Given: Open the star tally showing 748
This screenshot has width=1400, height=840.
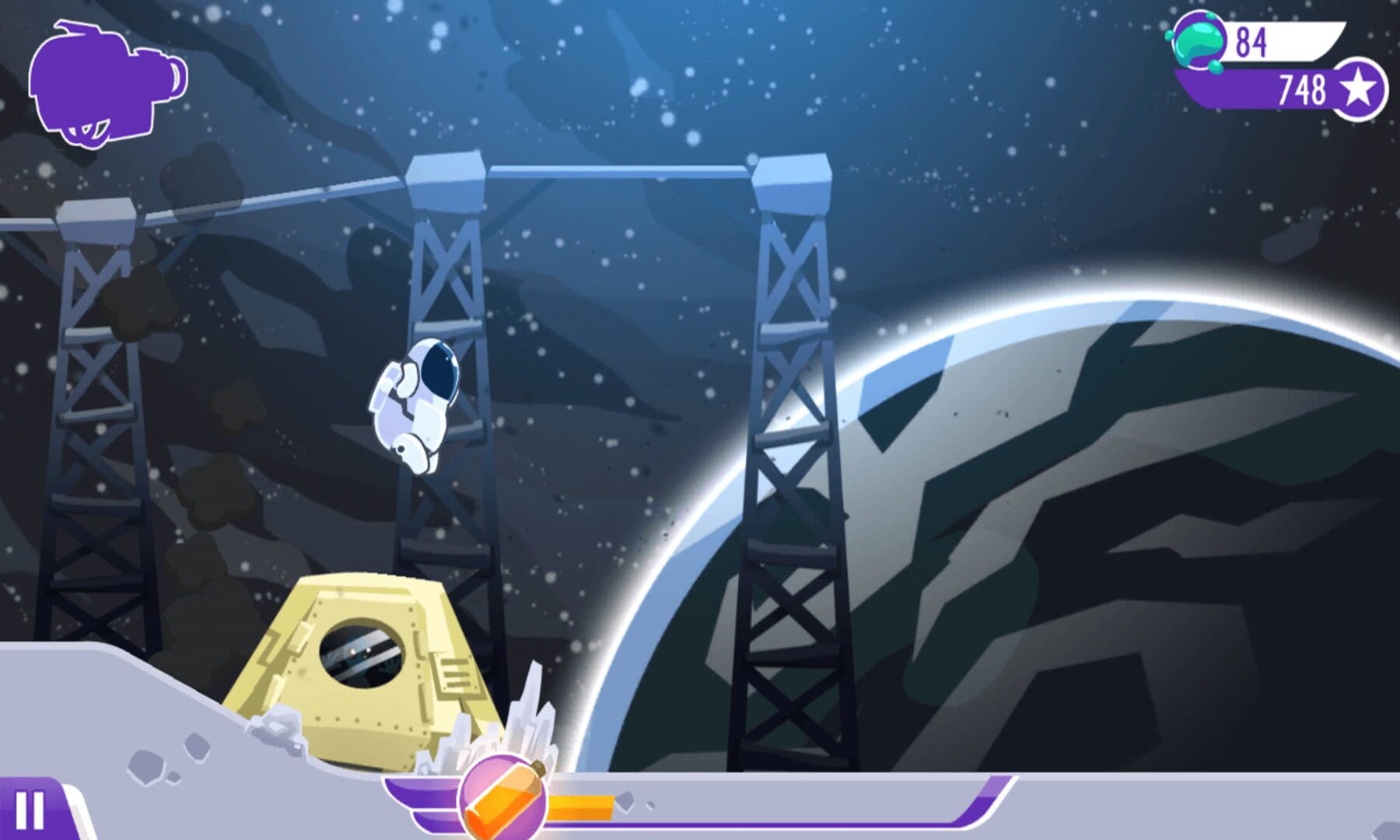Looking at the screenshot, I should click(x=1302, y=89).
